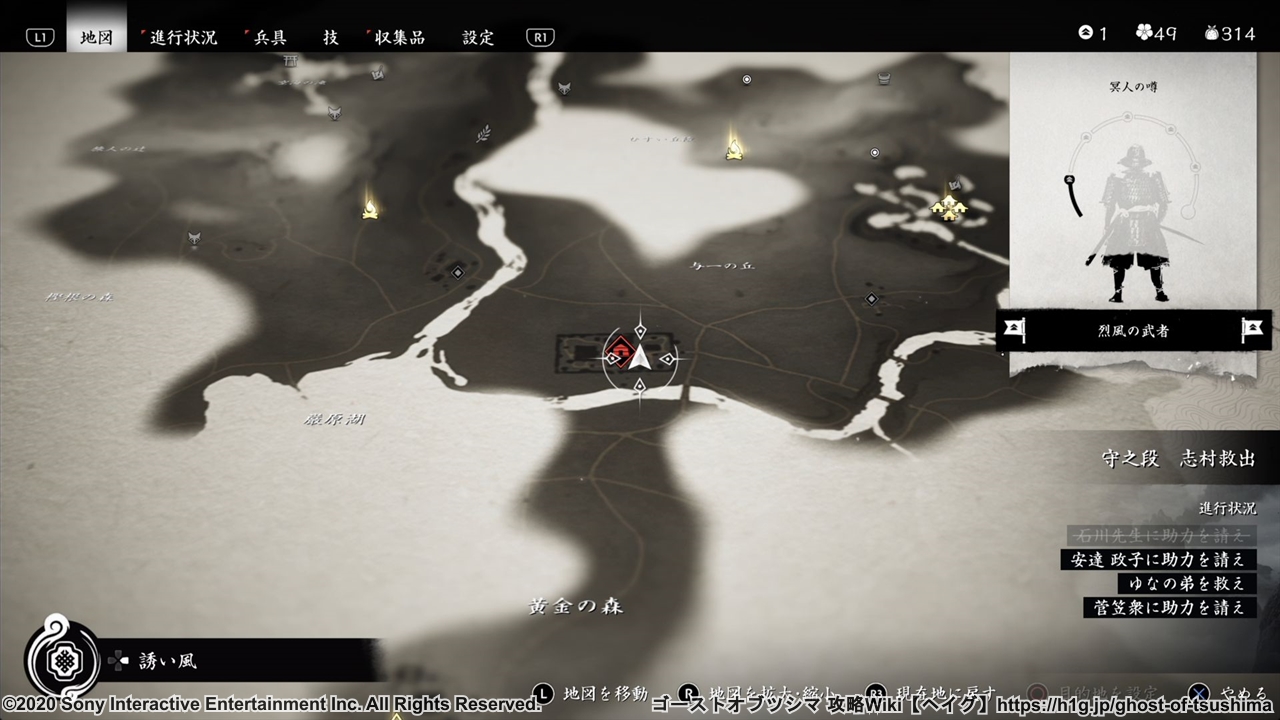Open the 設定 settings tab
Screen dimensions: 1280x720
[x=478, y=37]
